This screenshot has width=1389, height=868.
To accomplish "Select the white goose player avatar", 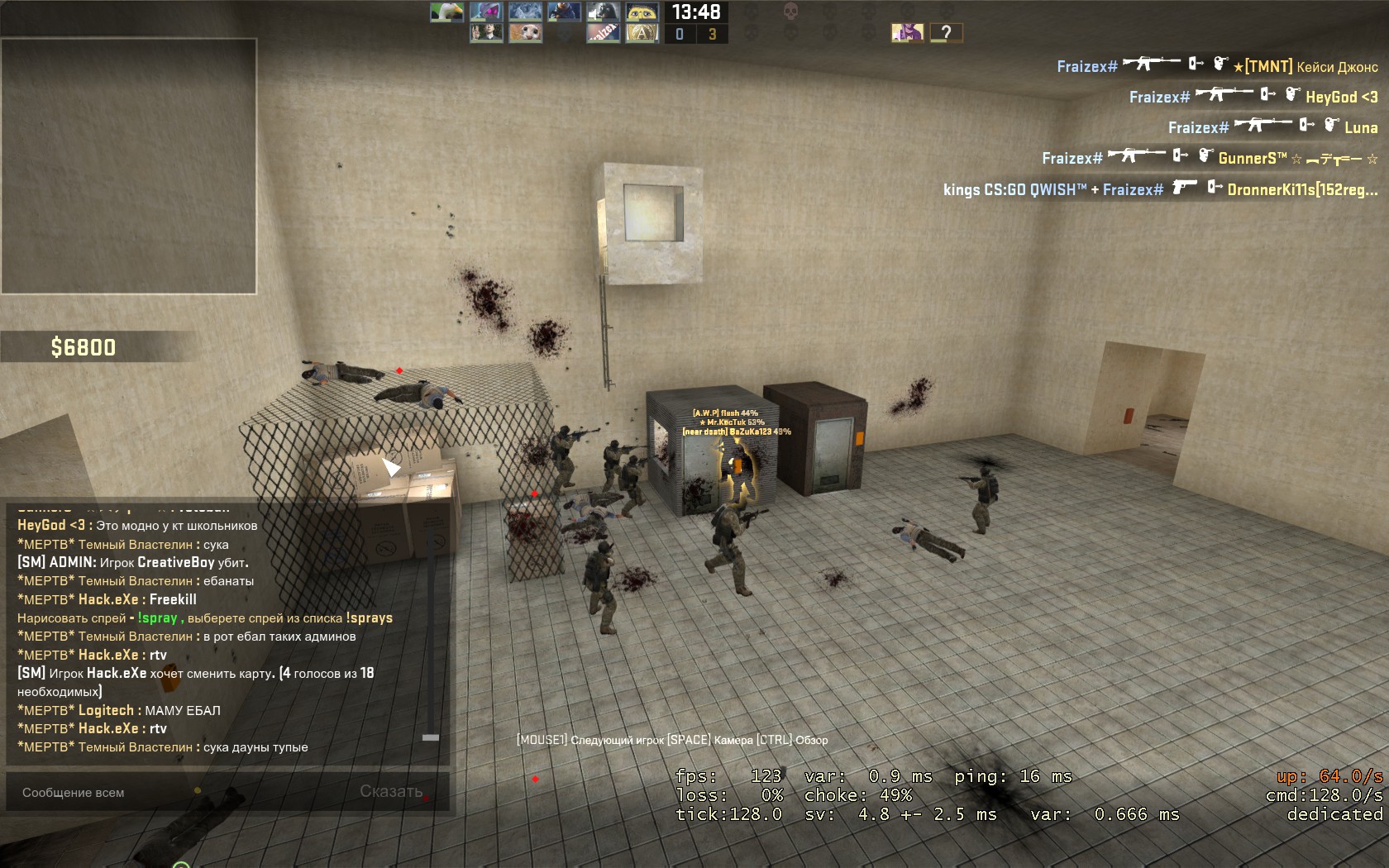I will (x=446, y=12).
